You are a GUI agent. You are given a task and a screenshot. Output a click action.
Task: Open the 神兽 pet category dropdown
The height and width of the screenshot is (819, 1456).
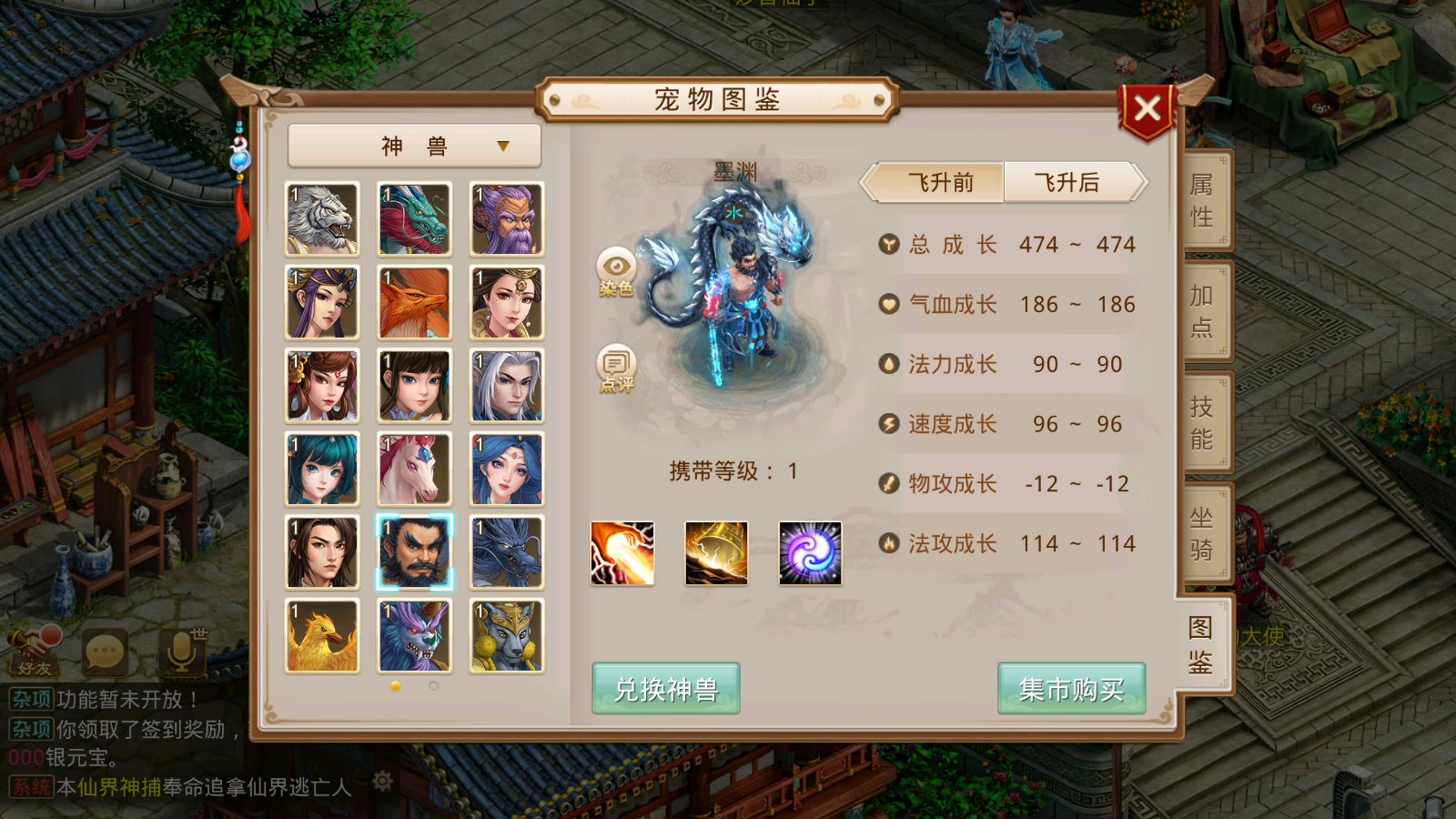pyautogui.click(x=414, y=146)
